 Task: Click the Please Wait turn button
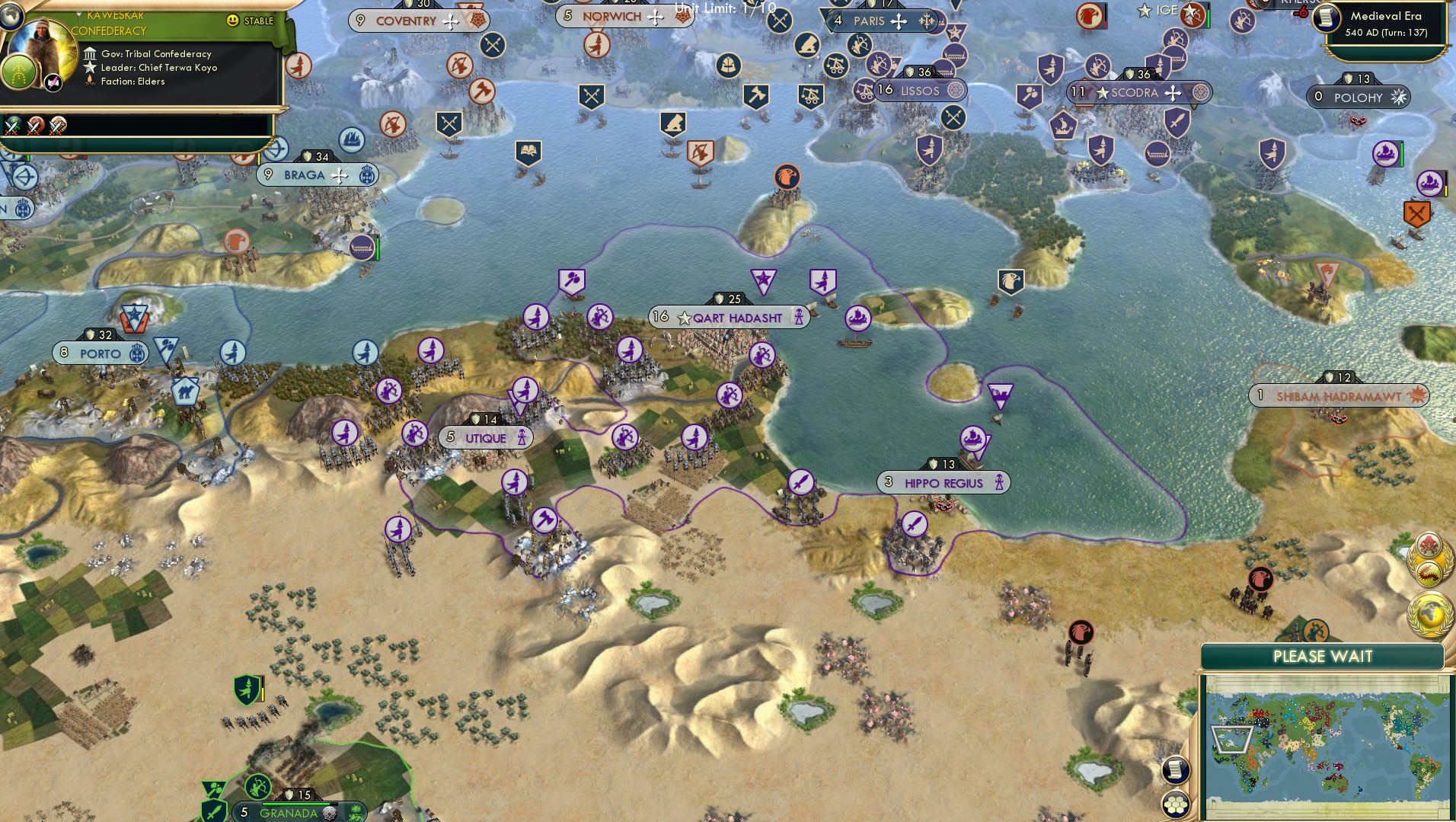click(x=1322, y=657)
